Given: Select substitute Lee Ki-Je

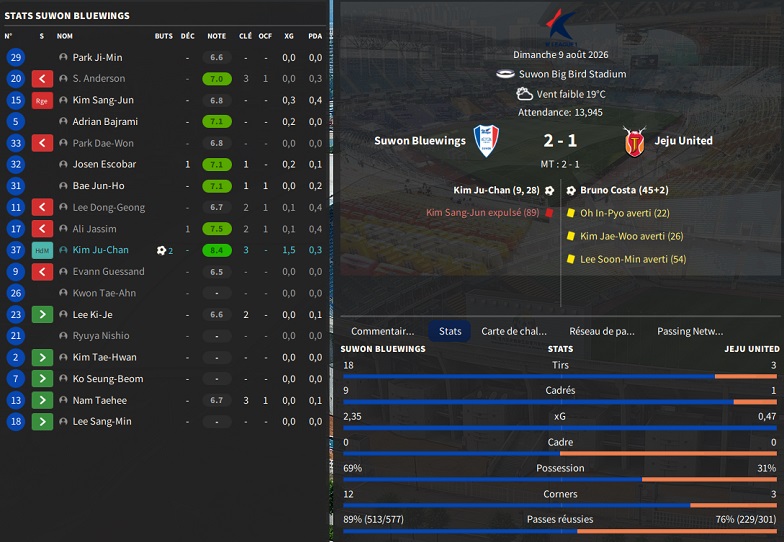Looking at the screenshot, I should (x=95, y=314).
